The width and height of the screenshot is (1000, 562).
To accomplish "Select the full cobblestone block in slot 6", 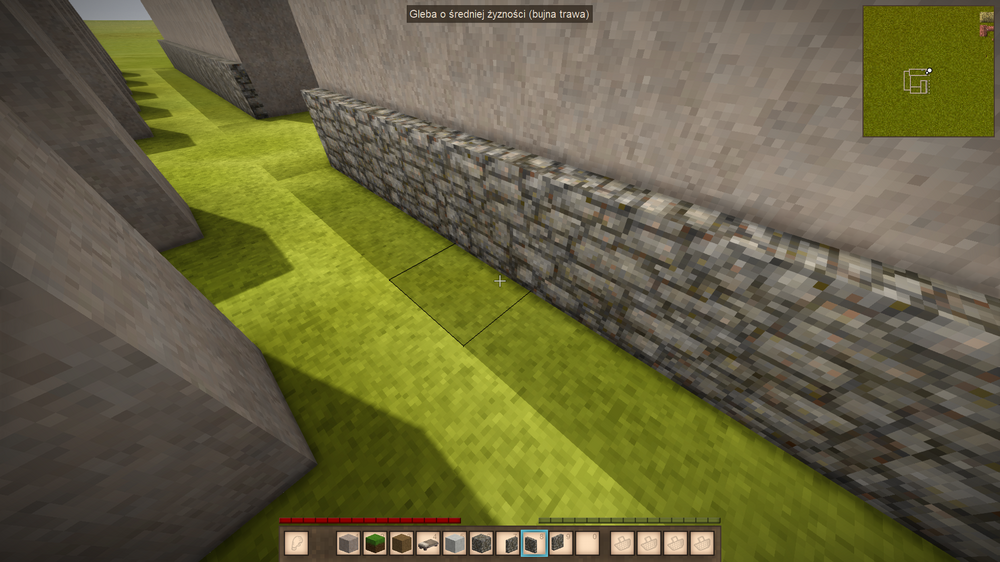I will click(482, 543).
